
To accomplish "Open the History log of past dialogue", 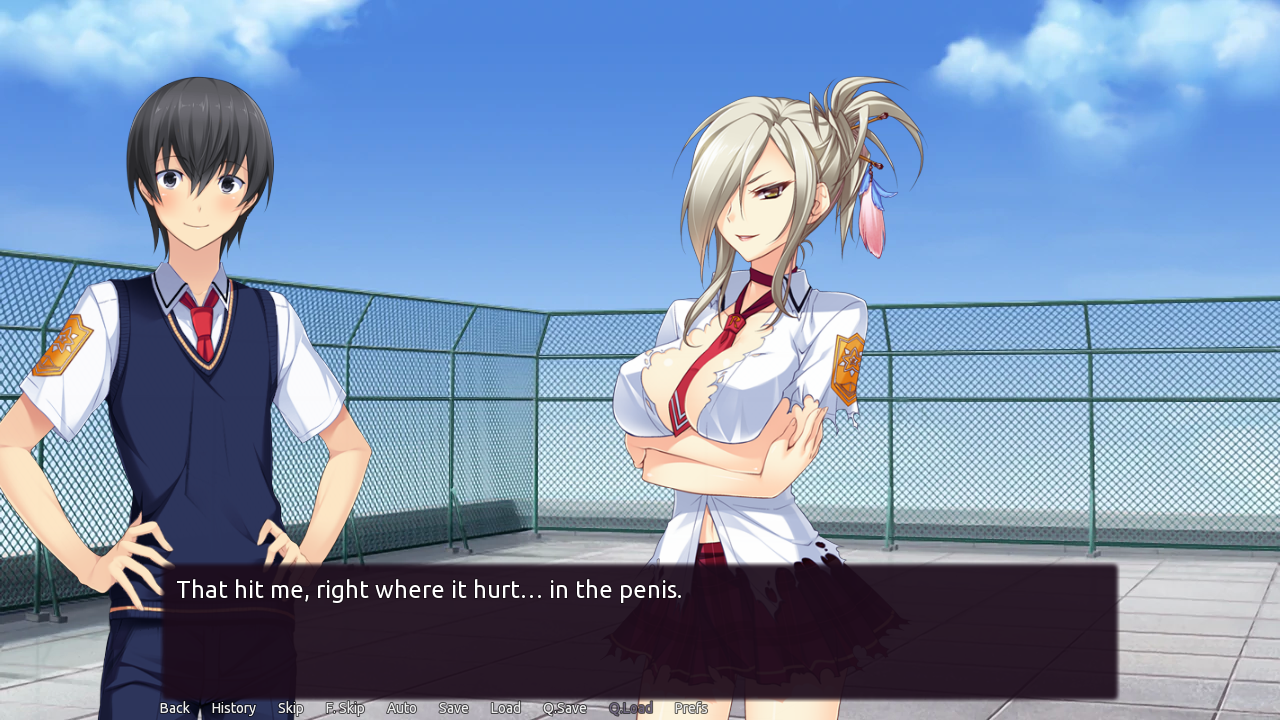I will pyautogui.click(x=233, y=707).
